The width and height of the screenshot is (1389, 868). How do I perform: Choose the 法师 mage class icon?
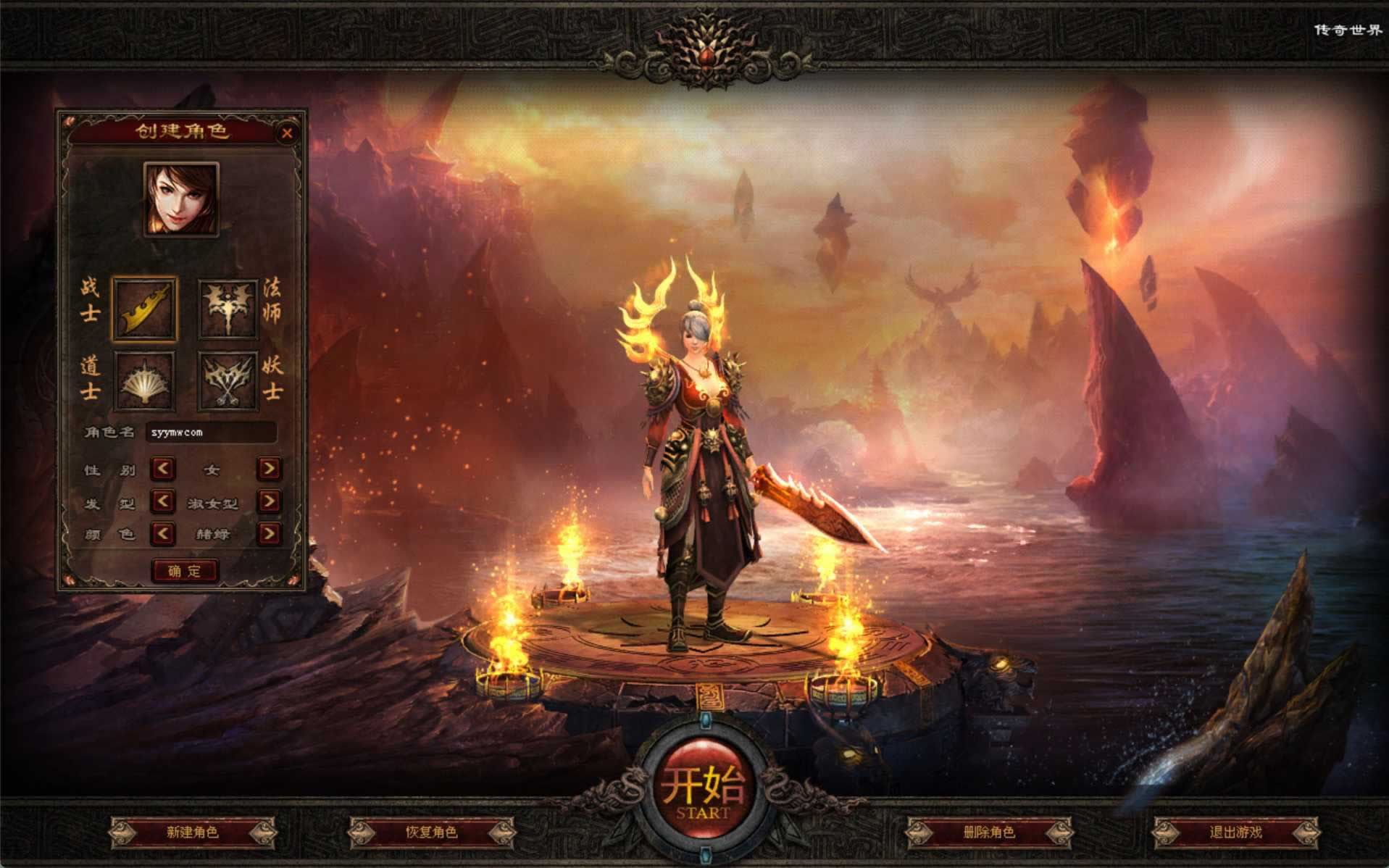point(229,309)
